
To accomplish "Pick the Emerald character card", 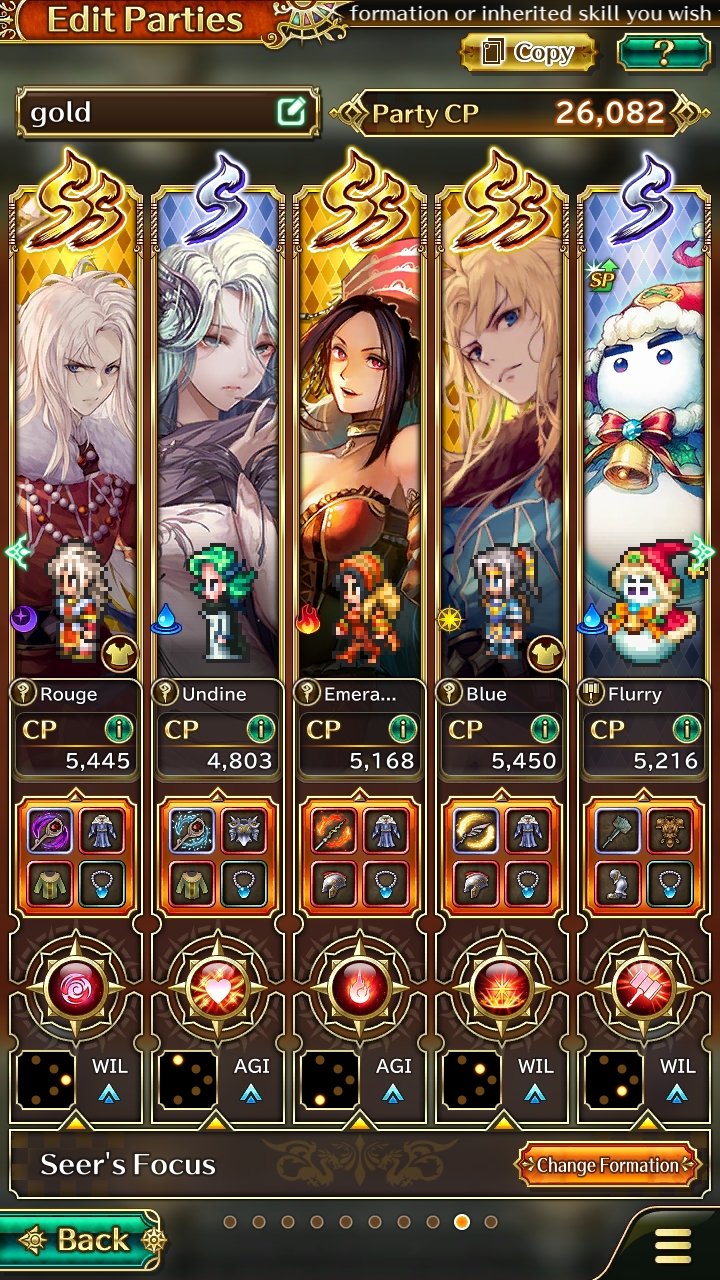I will click(360, 430).
